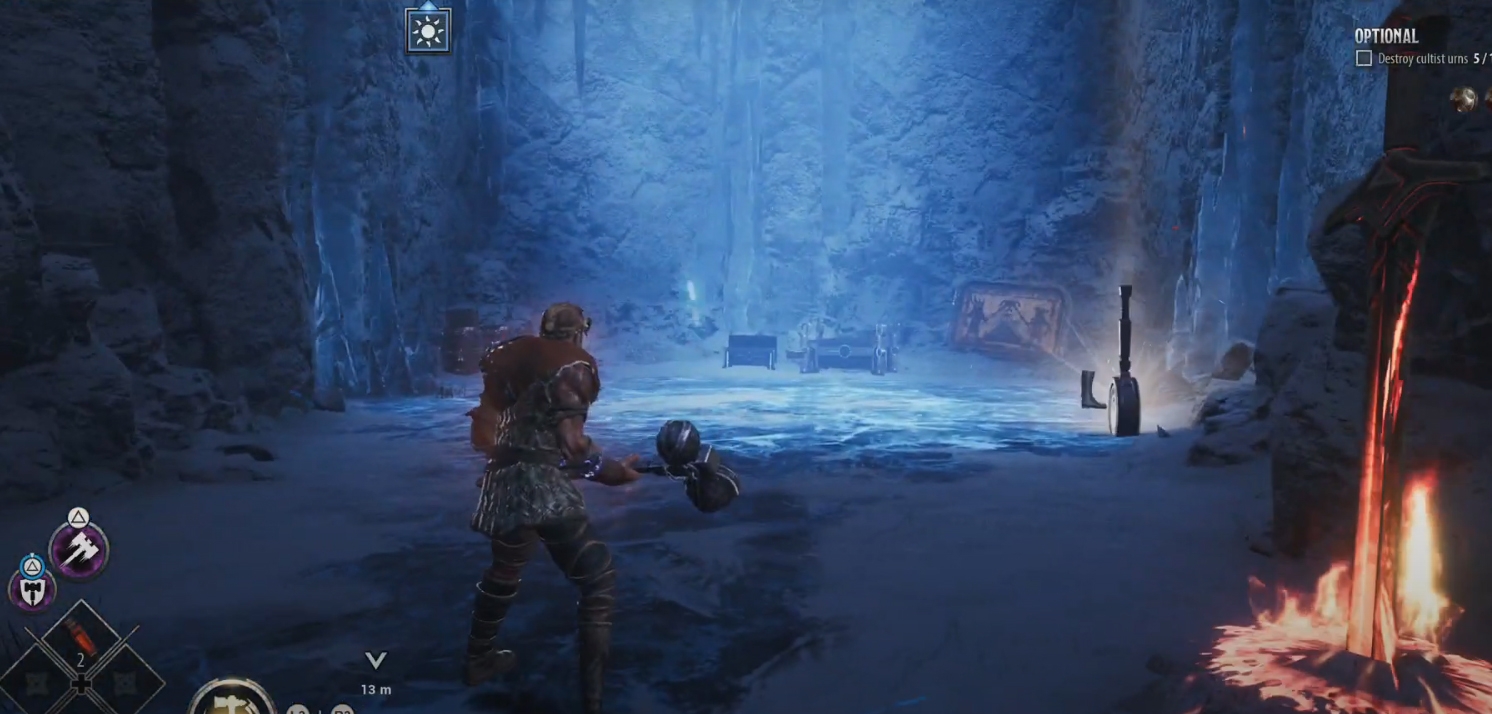Use the red potion quick slot
1492x714 pixels.
(x=80, y=634)
